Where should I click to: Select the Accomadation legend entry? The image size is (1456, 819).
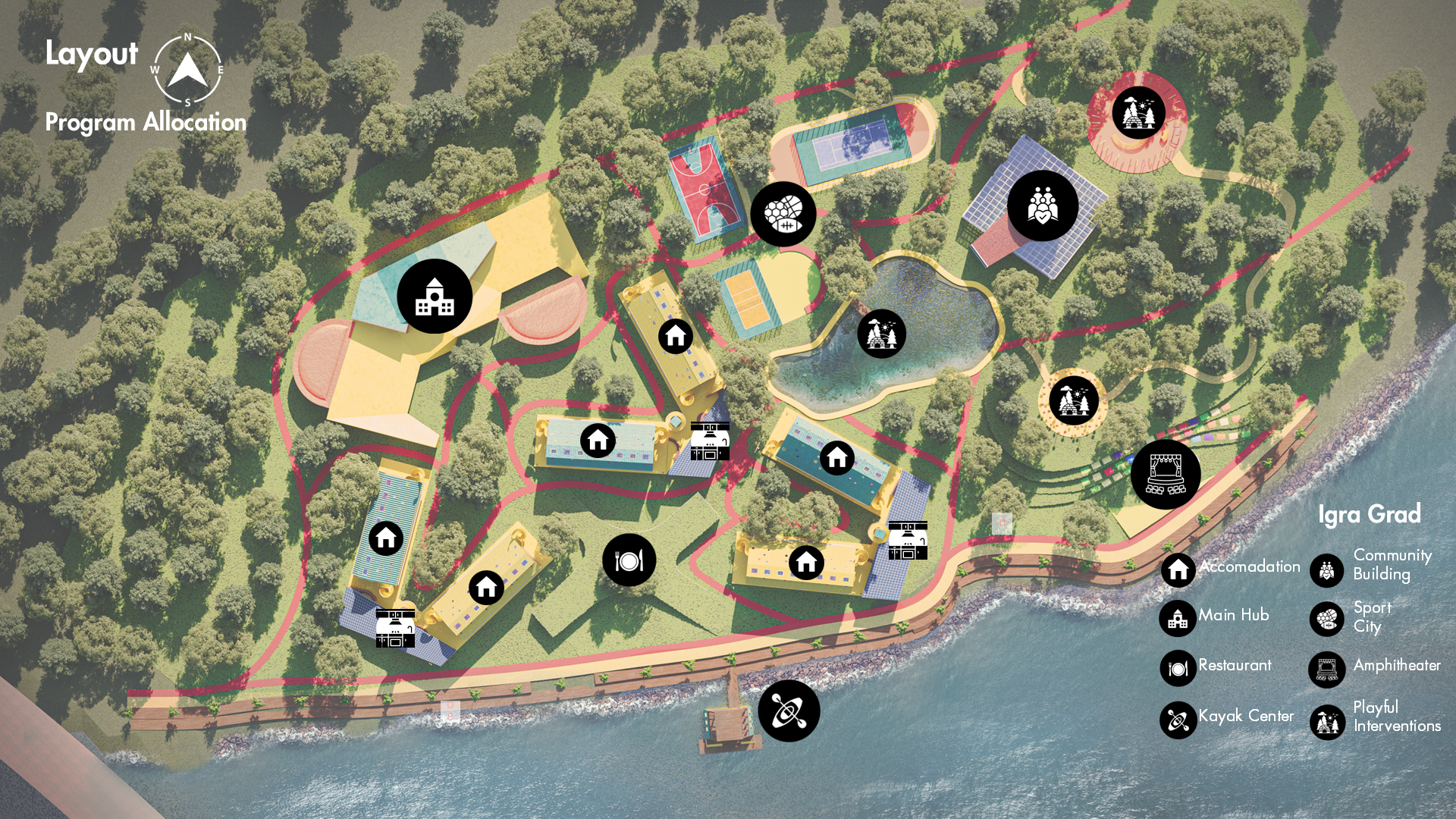pyautogui.click(x=1230, y=568)
